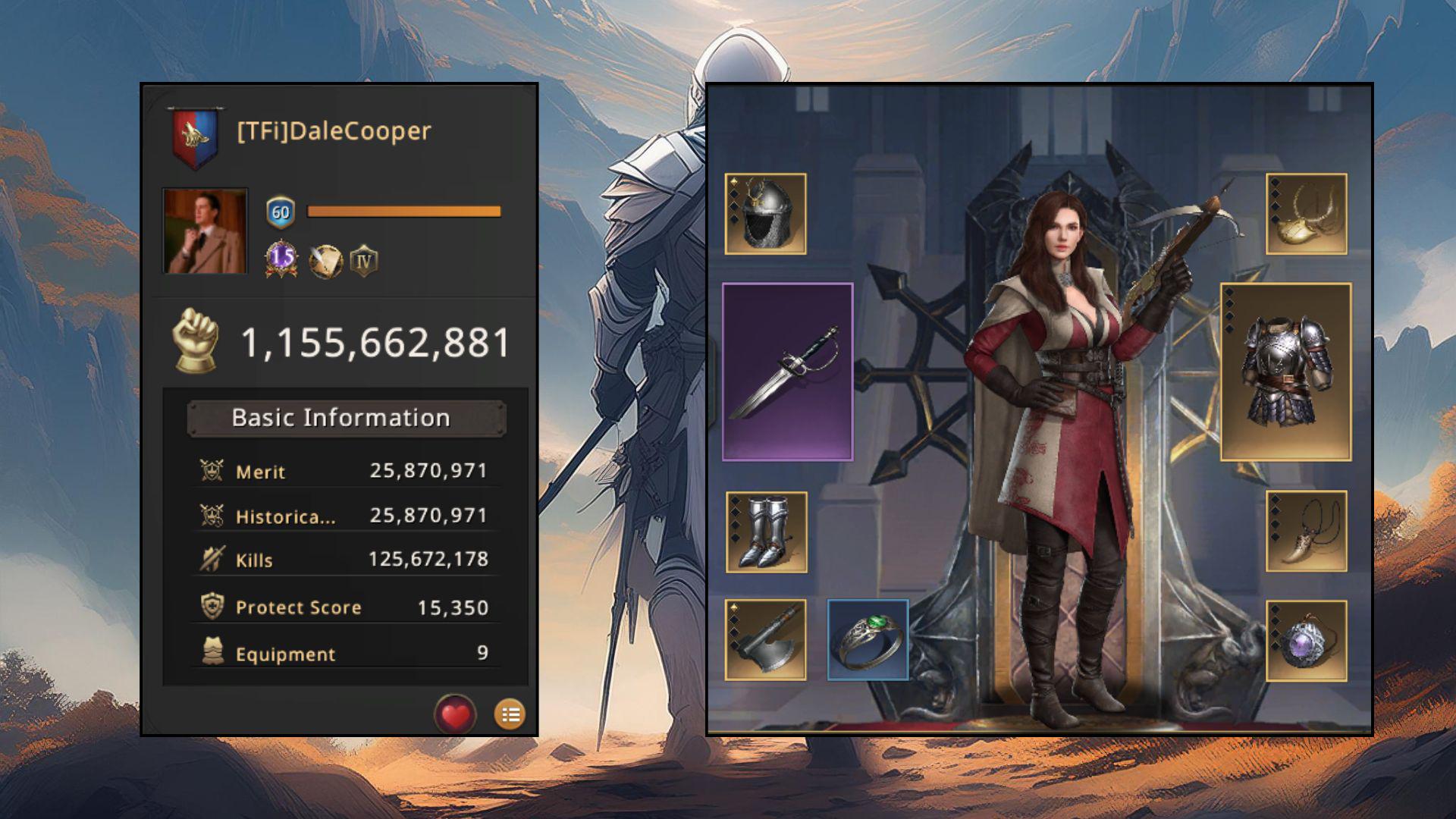View DaleCooper's player portrait
The width and height of the screenshot is (1456, 819).
pos(205,231)
